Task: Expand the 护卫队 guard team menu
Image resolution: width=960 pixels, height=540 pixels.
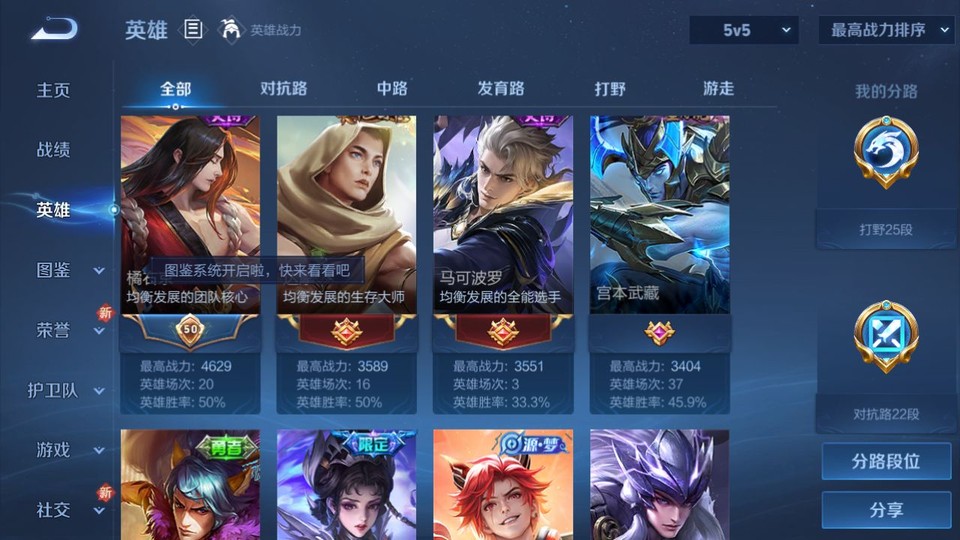Action: [x=66, y=390]
